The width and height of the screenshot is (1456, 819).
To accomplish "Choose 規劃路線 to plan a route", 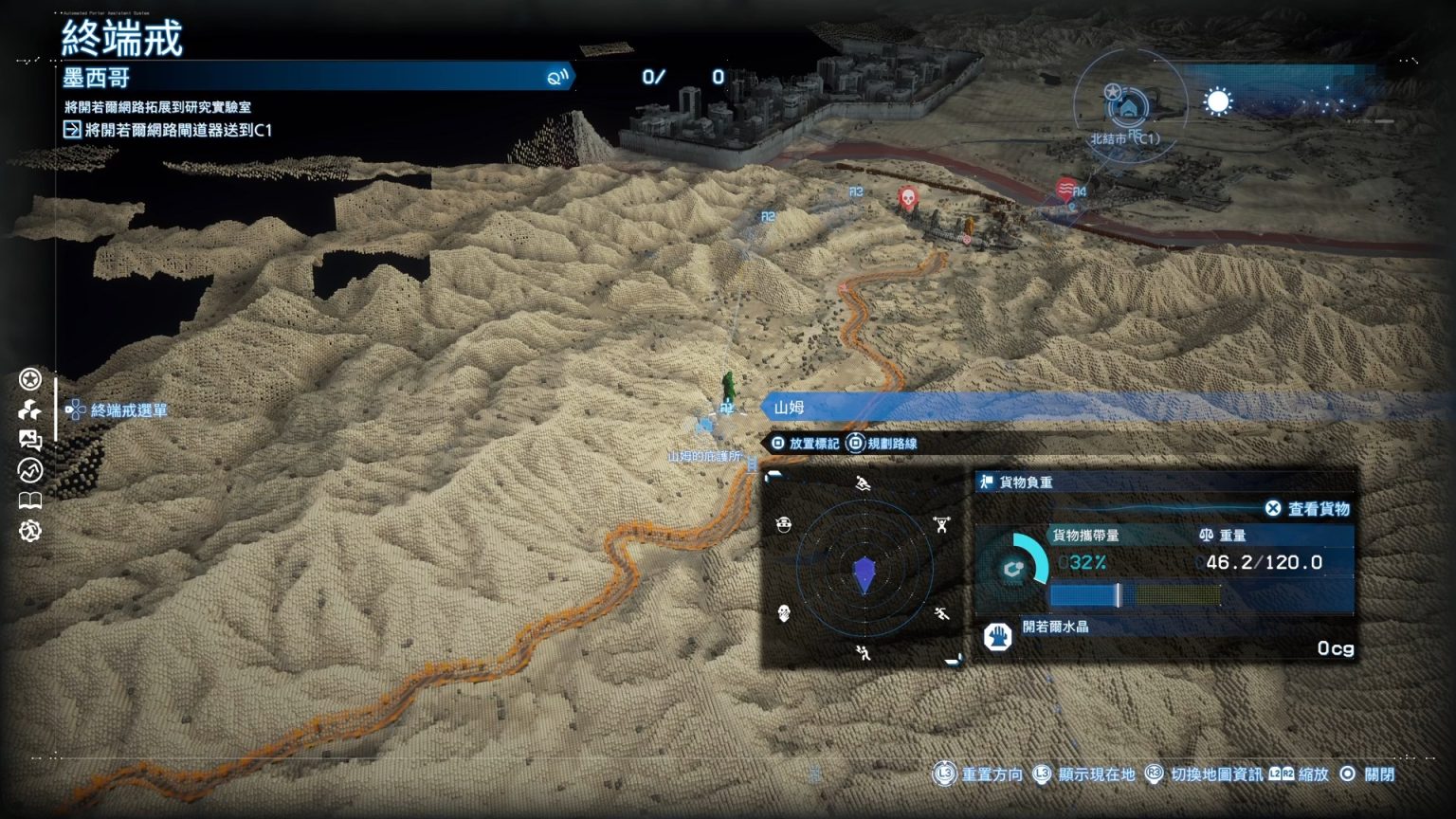I will click(882, 444).
